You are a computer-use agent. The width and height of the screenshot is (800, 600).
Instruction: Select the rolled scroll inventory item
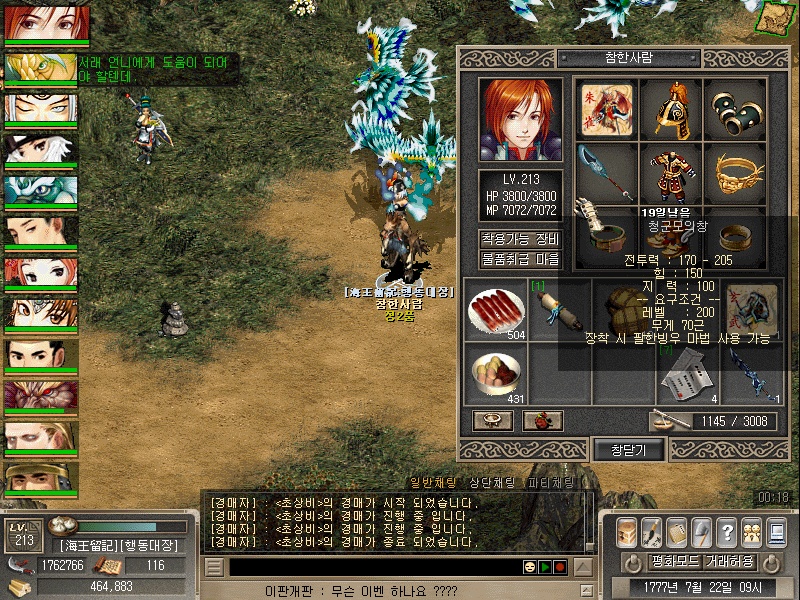coord(557,309)
